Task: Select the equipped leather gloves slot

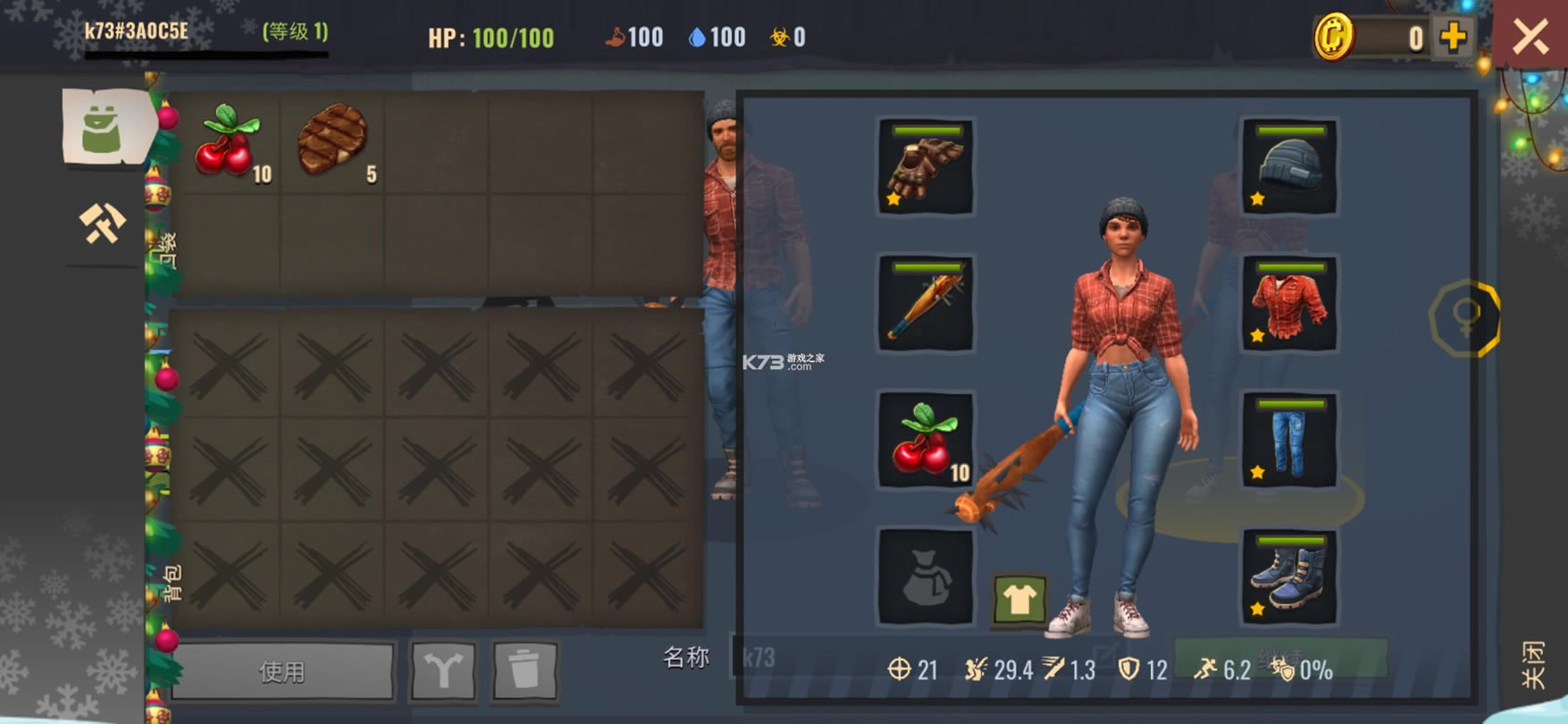Action: pyautogui.click(x=926, y=167)
